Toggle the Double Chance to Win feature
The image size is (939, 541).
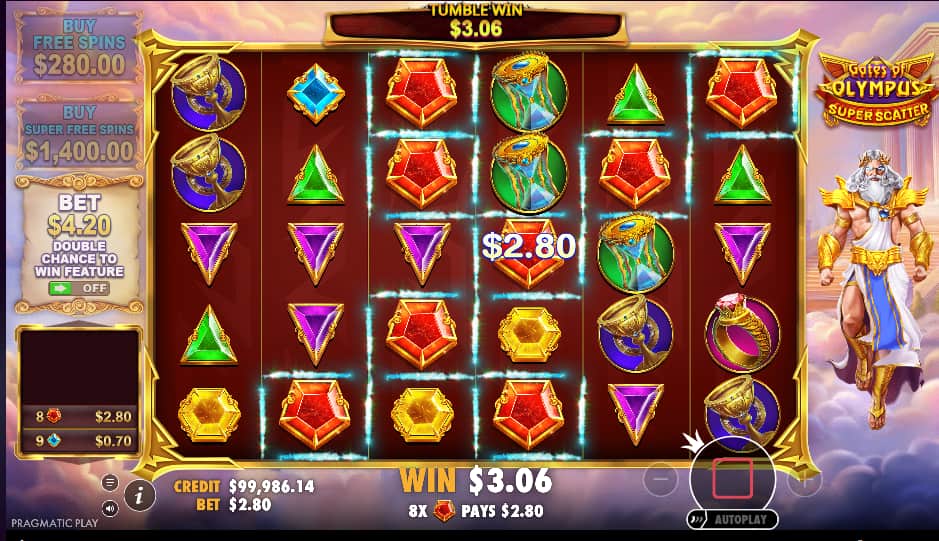79,288
